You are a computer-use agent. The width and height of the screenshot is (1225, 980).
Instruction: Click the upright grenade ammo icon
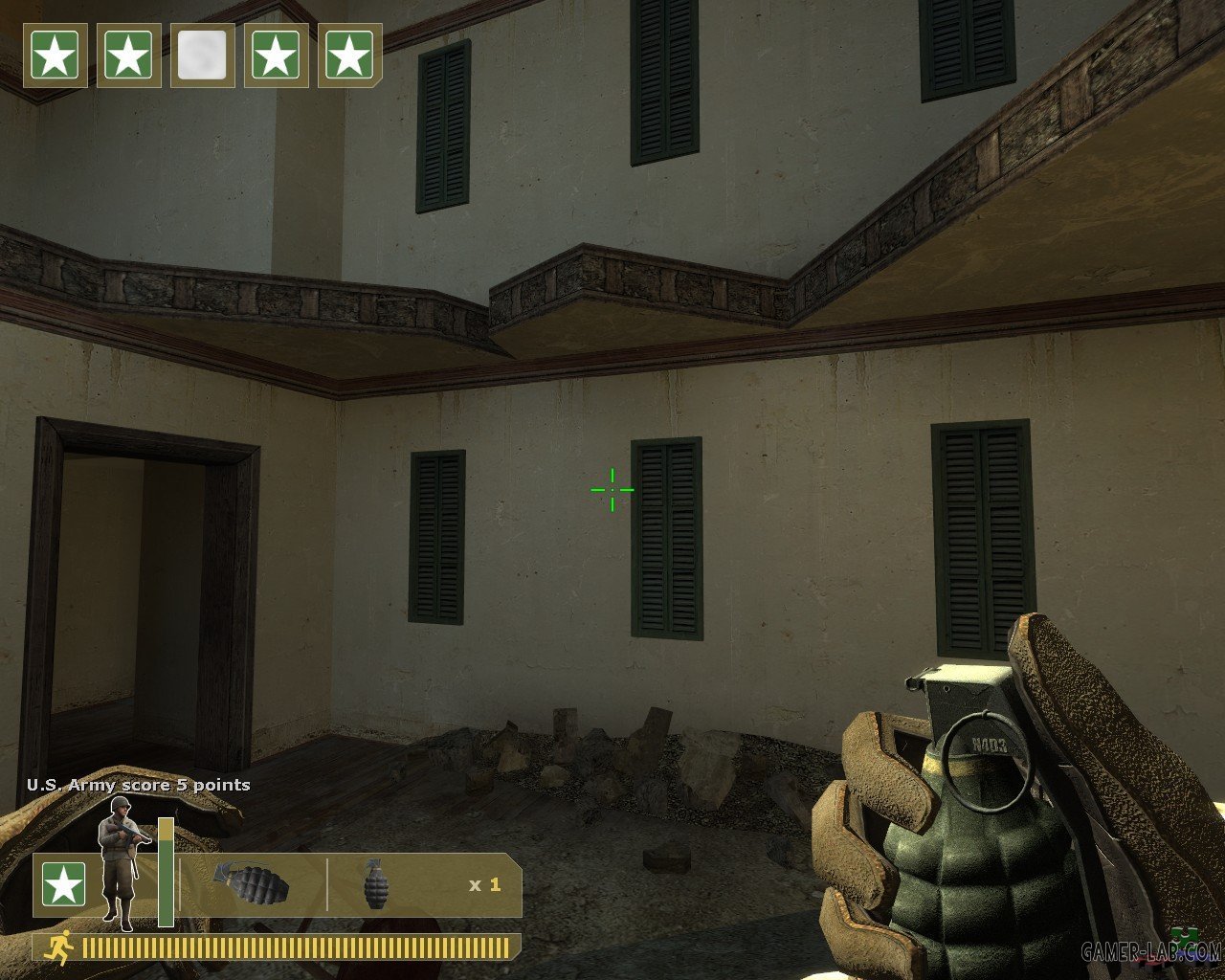pos(377,884)
